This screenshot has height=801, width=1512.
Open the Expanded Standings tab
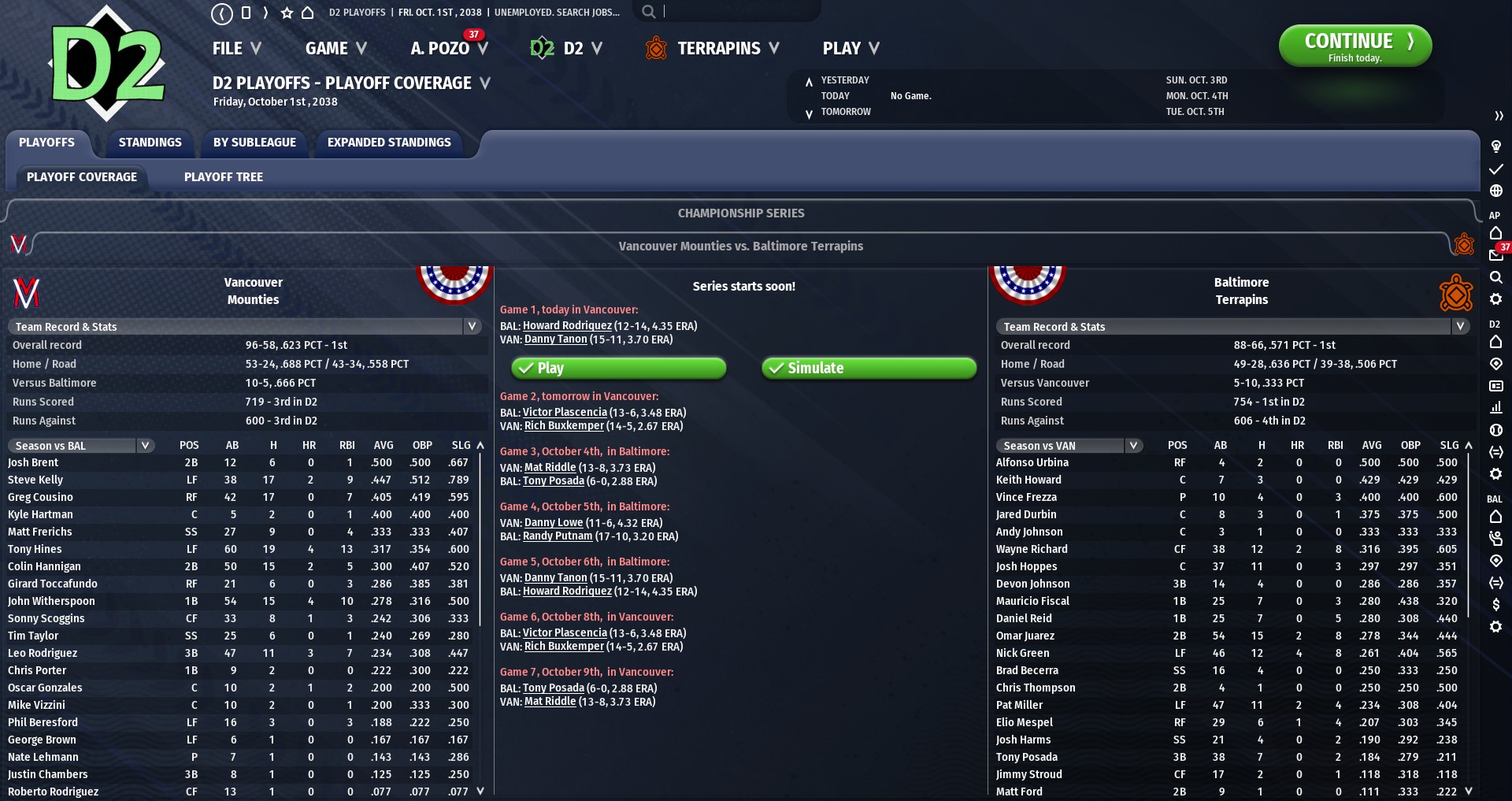pyautogui.click(x=389, y=143)
